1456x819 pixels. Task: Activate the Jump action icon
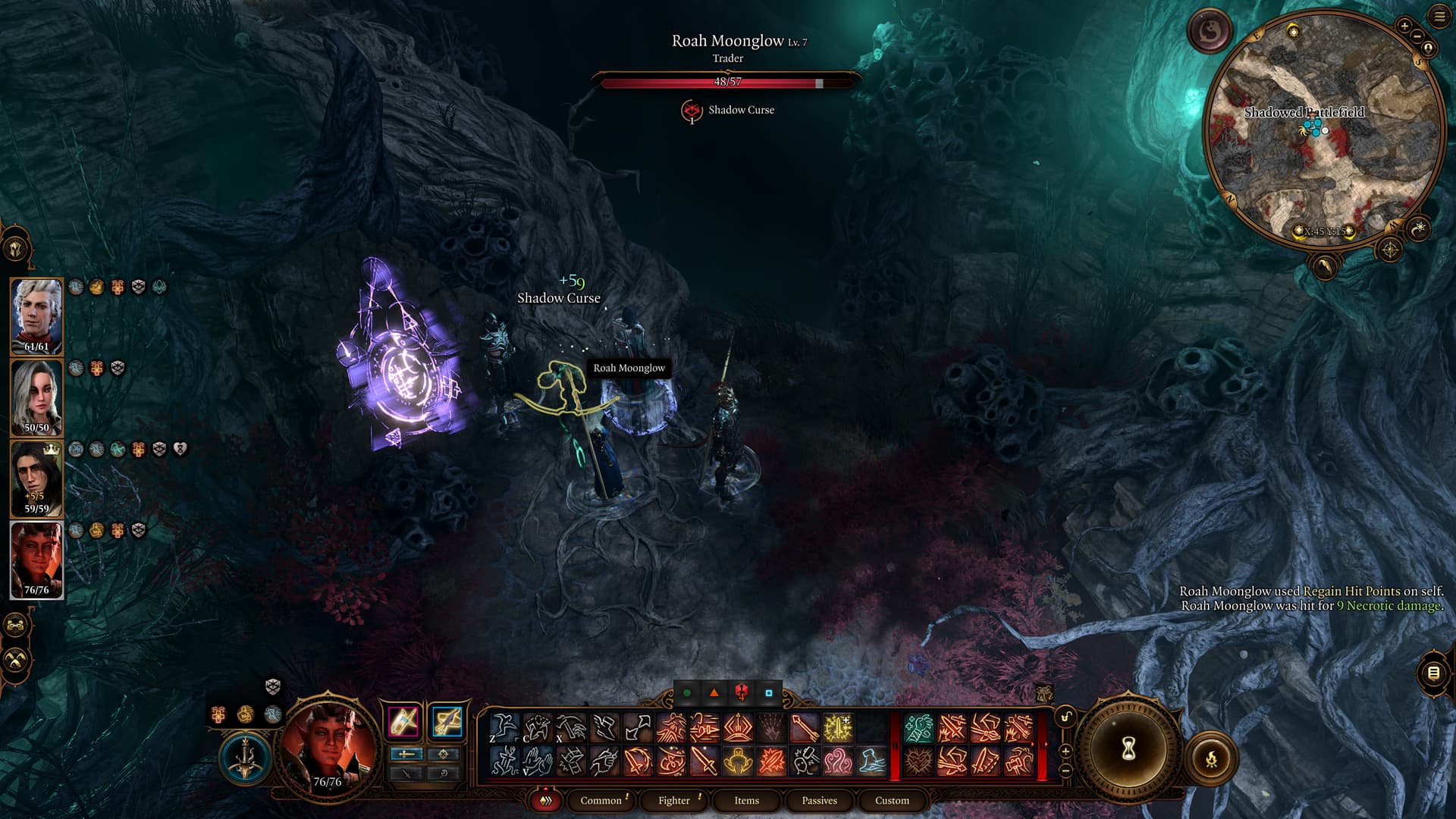(504, 728)
